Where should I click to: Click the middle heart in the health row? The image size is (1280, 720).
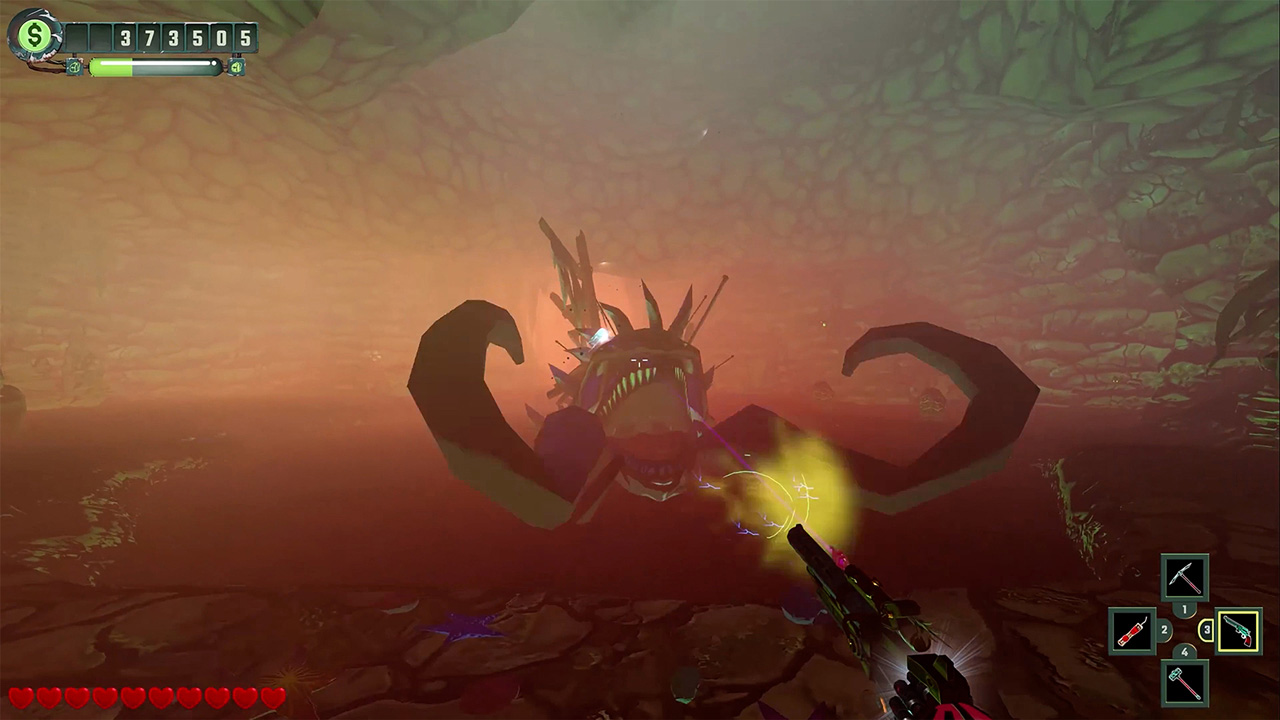coord(134,696)
